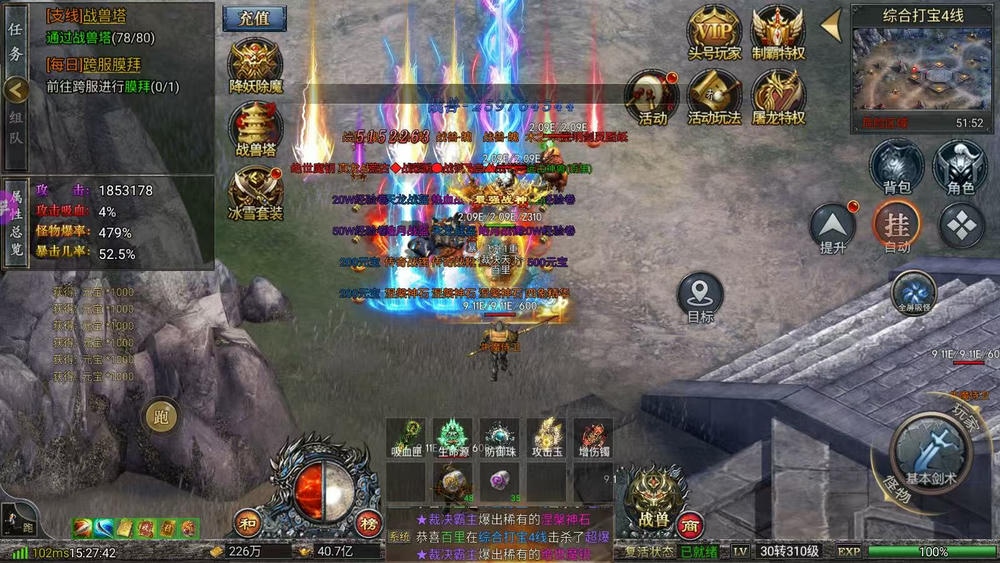Toggle the 跑 run button
Screen dimensions: 1000x563
coord(161,415)
